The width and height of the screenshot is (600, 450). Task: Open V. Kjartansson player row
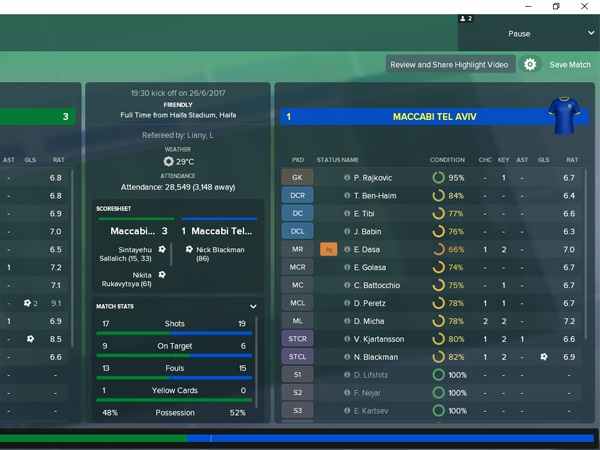pos(381,339)
